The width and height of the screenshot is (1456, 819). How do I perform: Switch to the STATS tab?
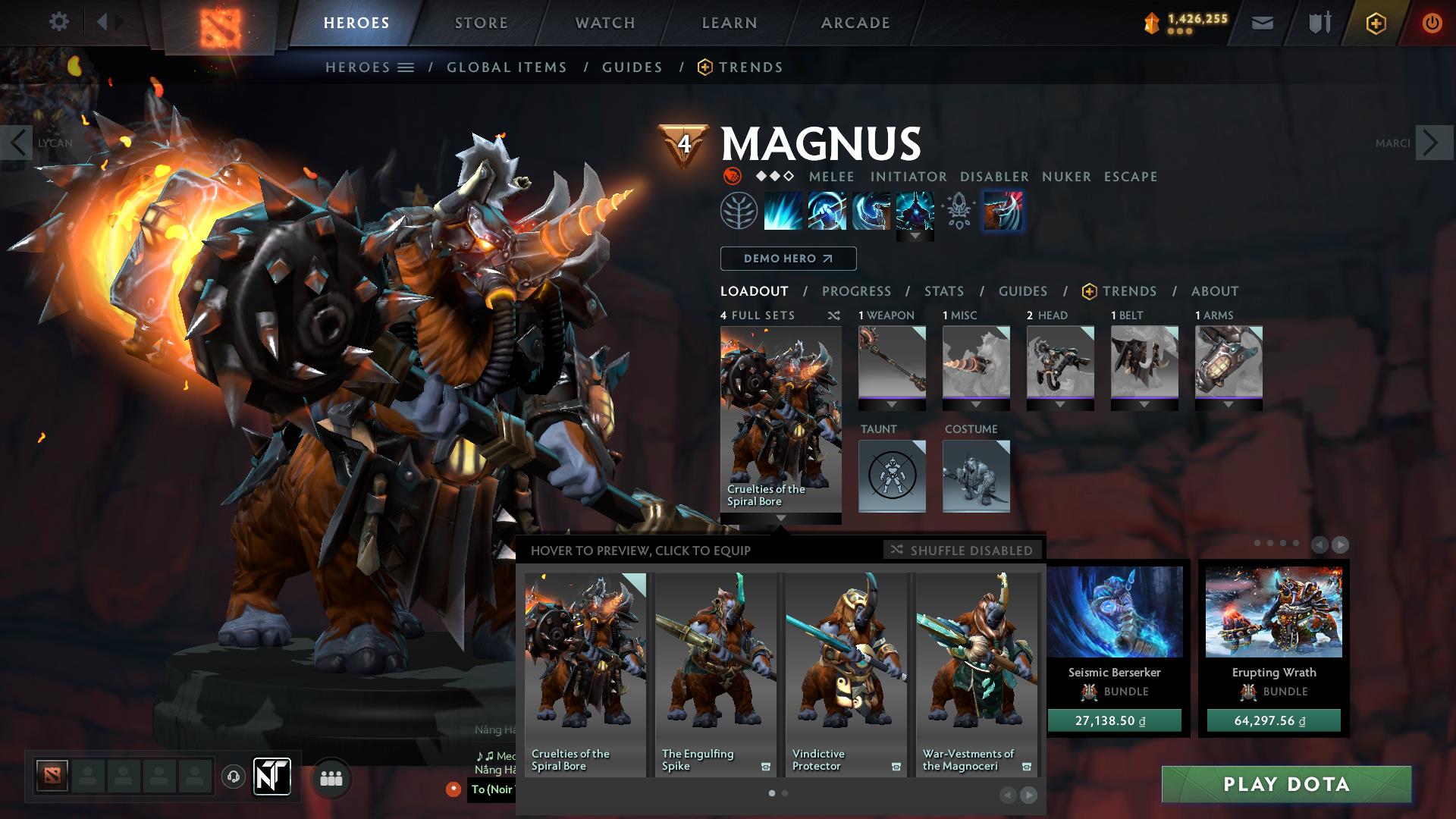tap(943, 290)
